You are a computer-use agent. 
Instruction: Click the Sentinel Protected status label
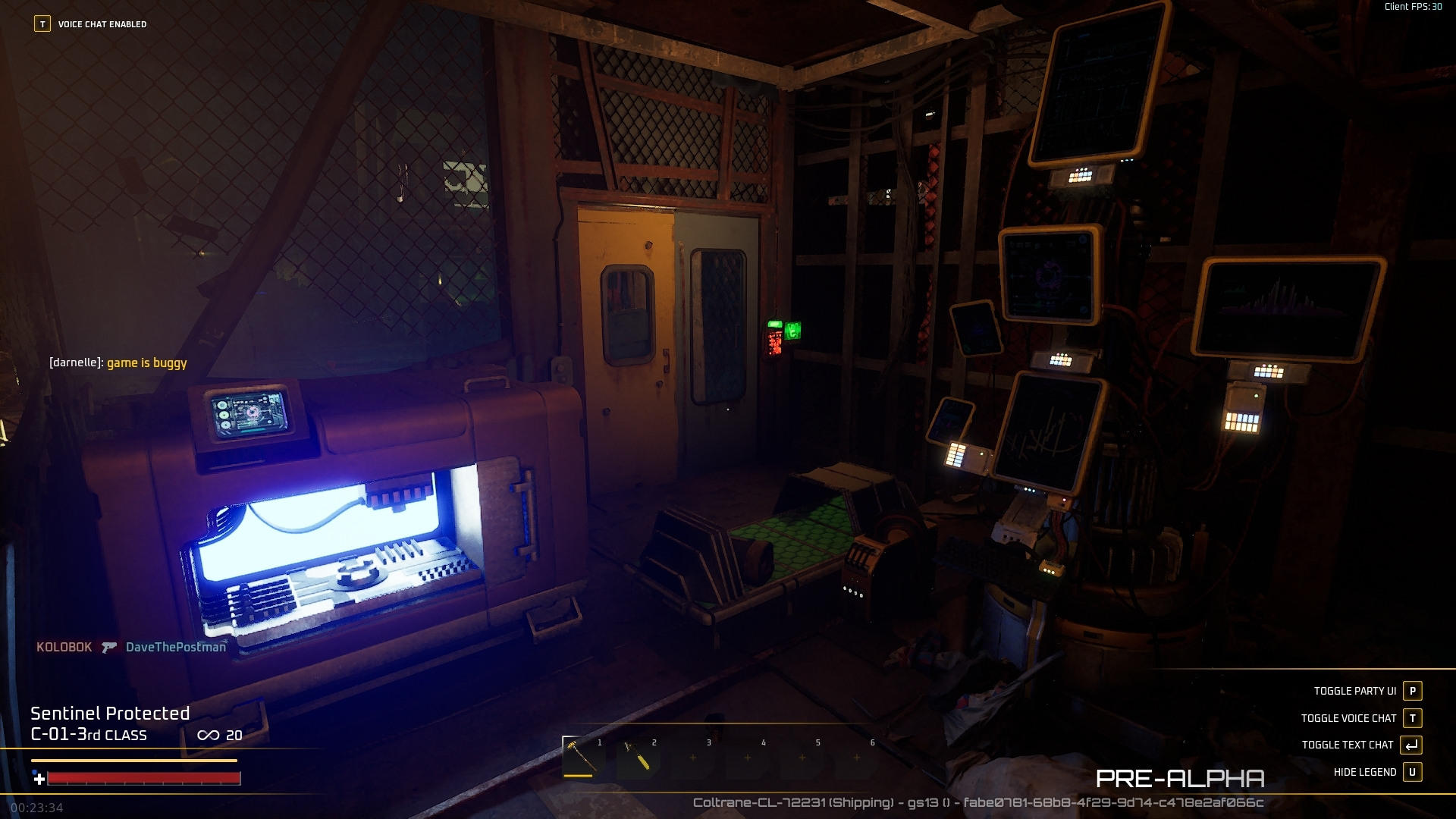click(109, 713)
